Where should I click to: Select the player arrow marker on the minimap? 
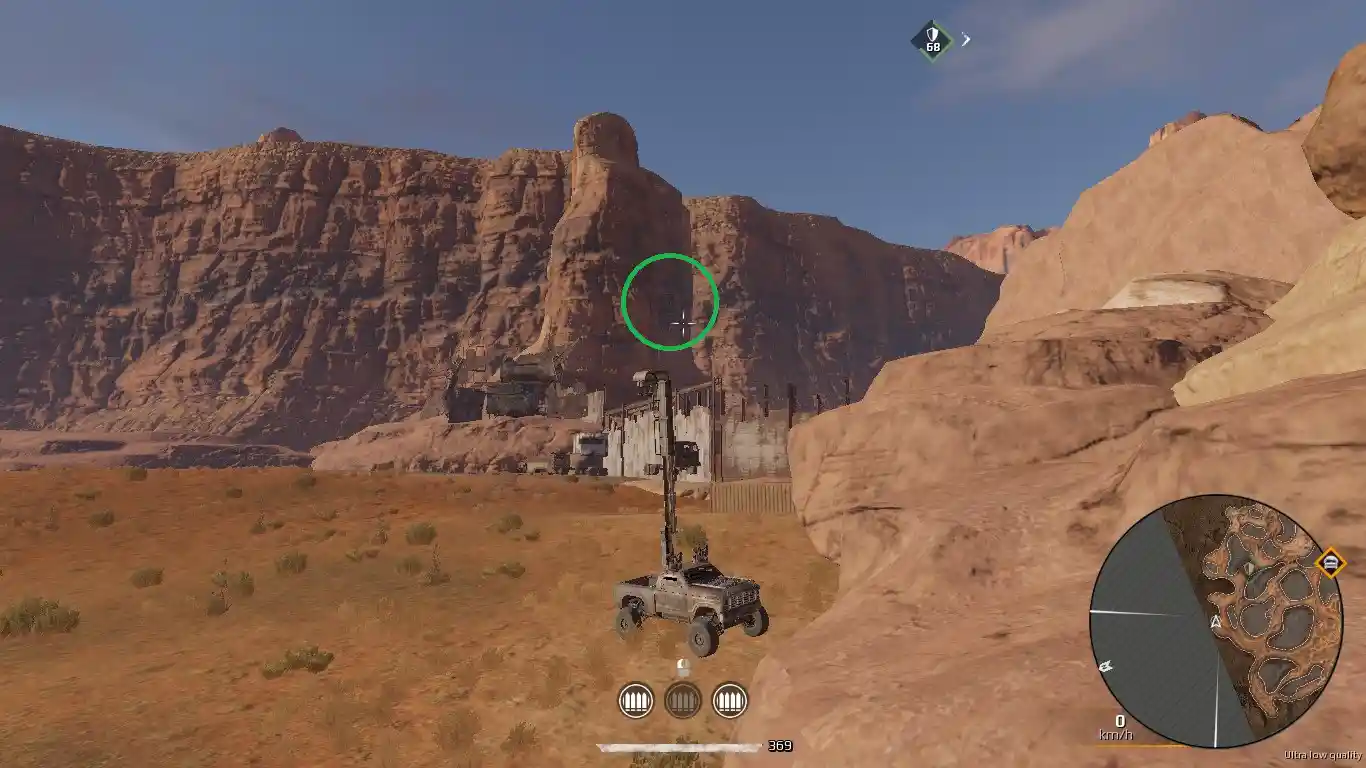[1215, 622]
